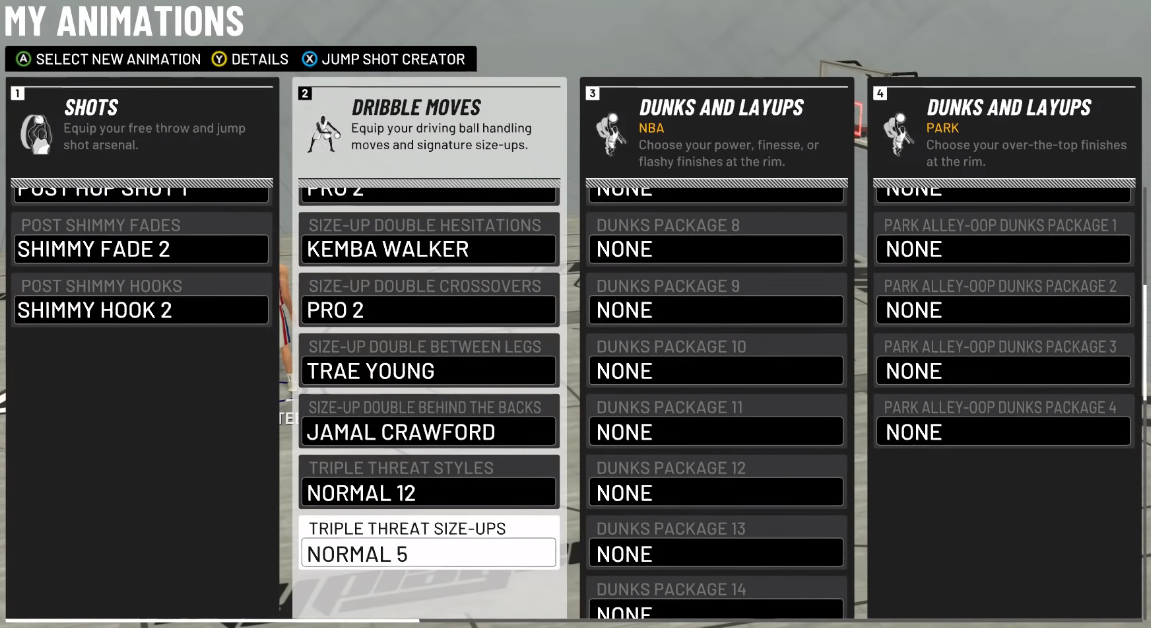Switch to the Shots category panel header

tap(142, 127)
